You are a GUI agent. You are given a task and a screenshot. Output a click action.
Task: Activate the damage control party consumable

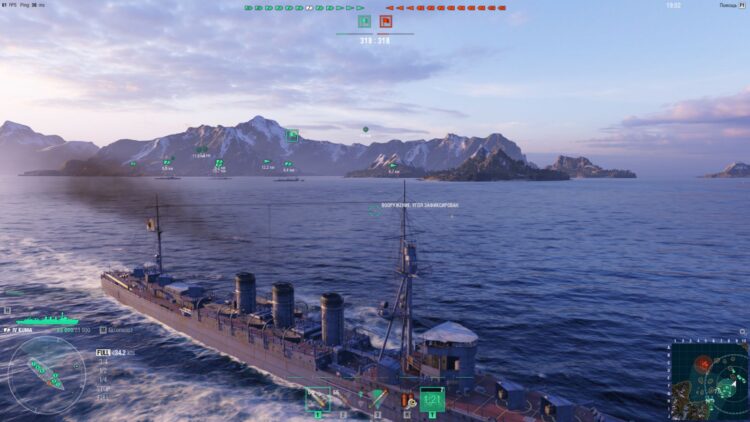(x=407, y=400)
